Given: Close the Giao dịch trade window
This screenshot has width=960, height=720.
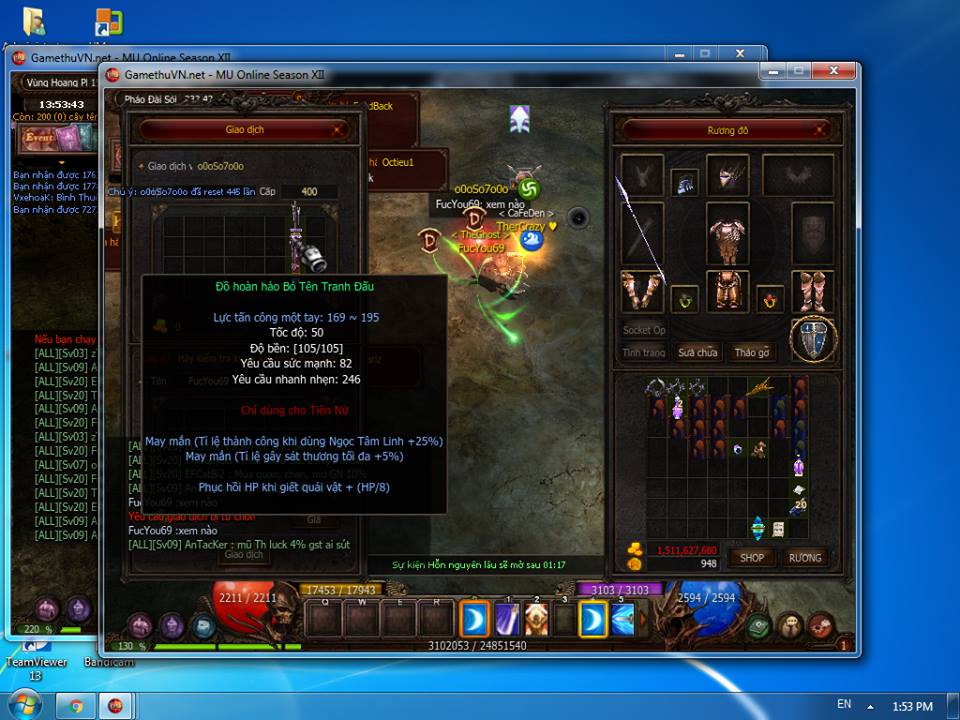Looking at the screenshot, I should tap(339, 129).
